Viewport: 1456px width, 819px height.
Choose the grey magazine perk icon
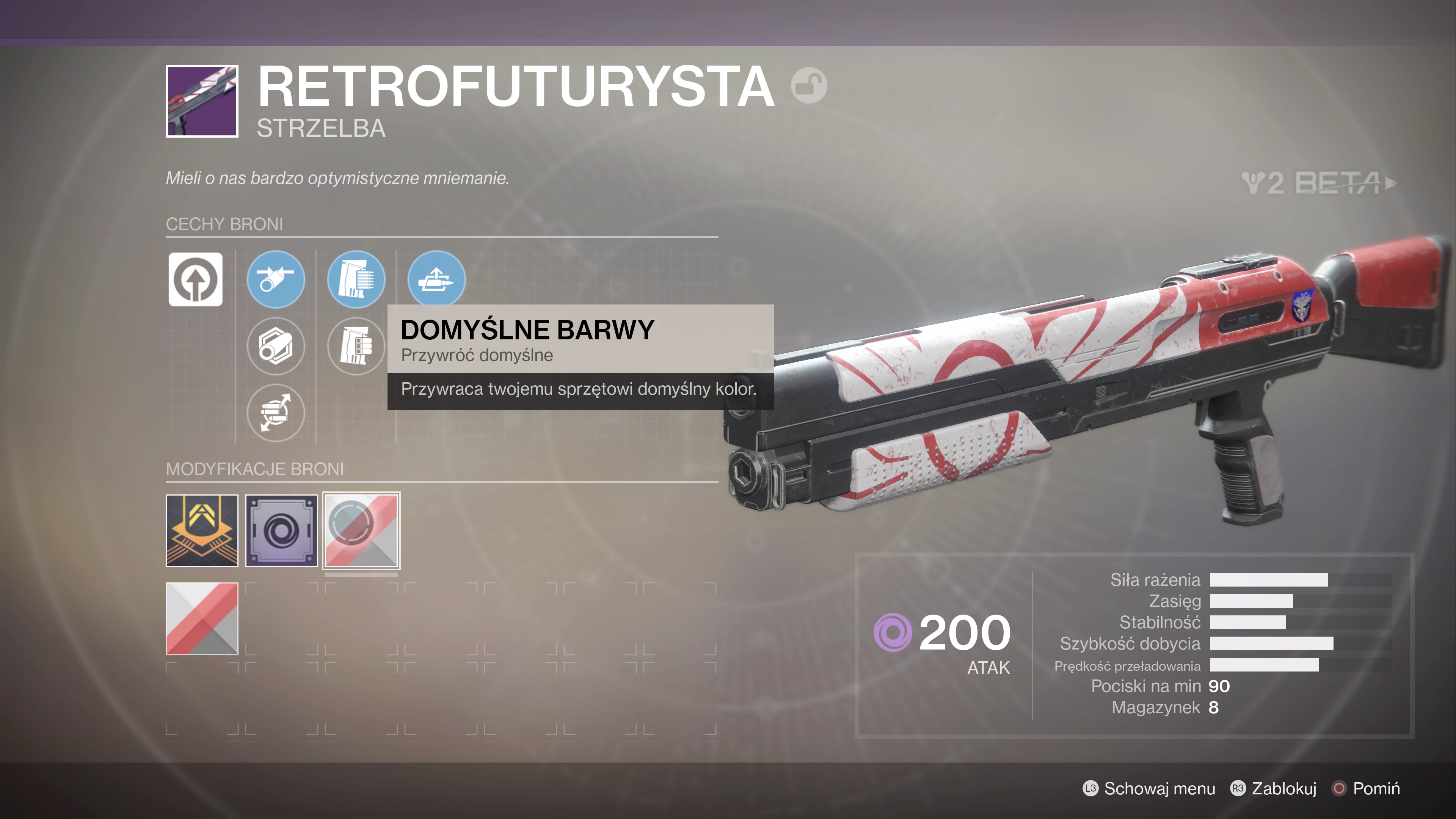(x=356, y=346)
